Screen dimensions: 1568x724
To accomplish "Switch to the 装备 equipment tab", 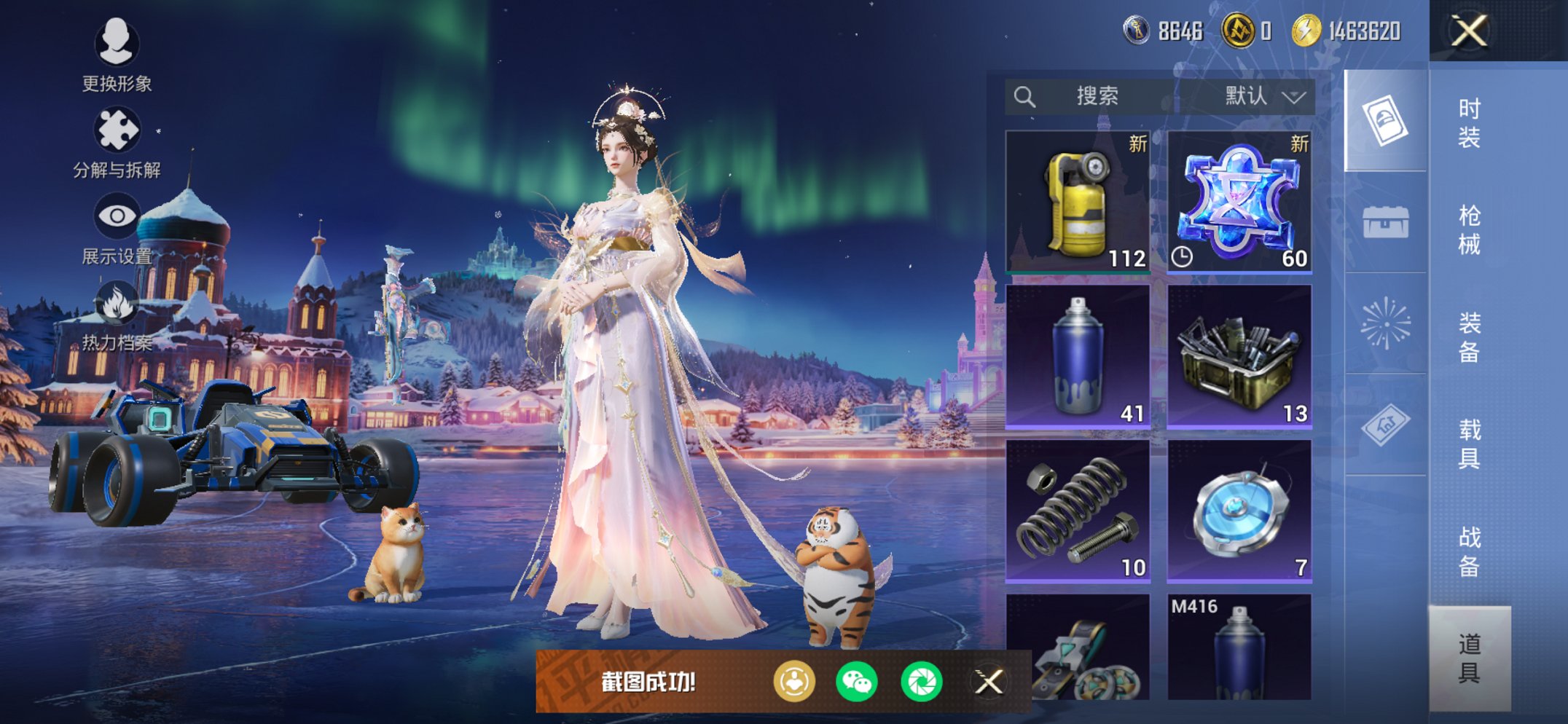I will [1469, 337].
